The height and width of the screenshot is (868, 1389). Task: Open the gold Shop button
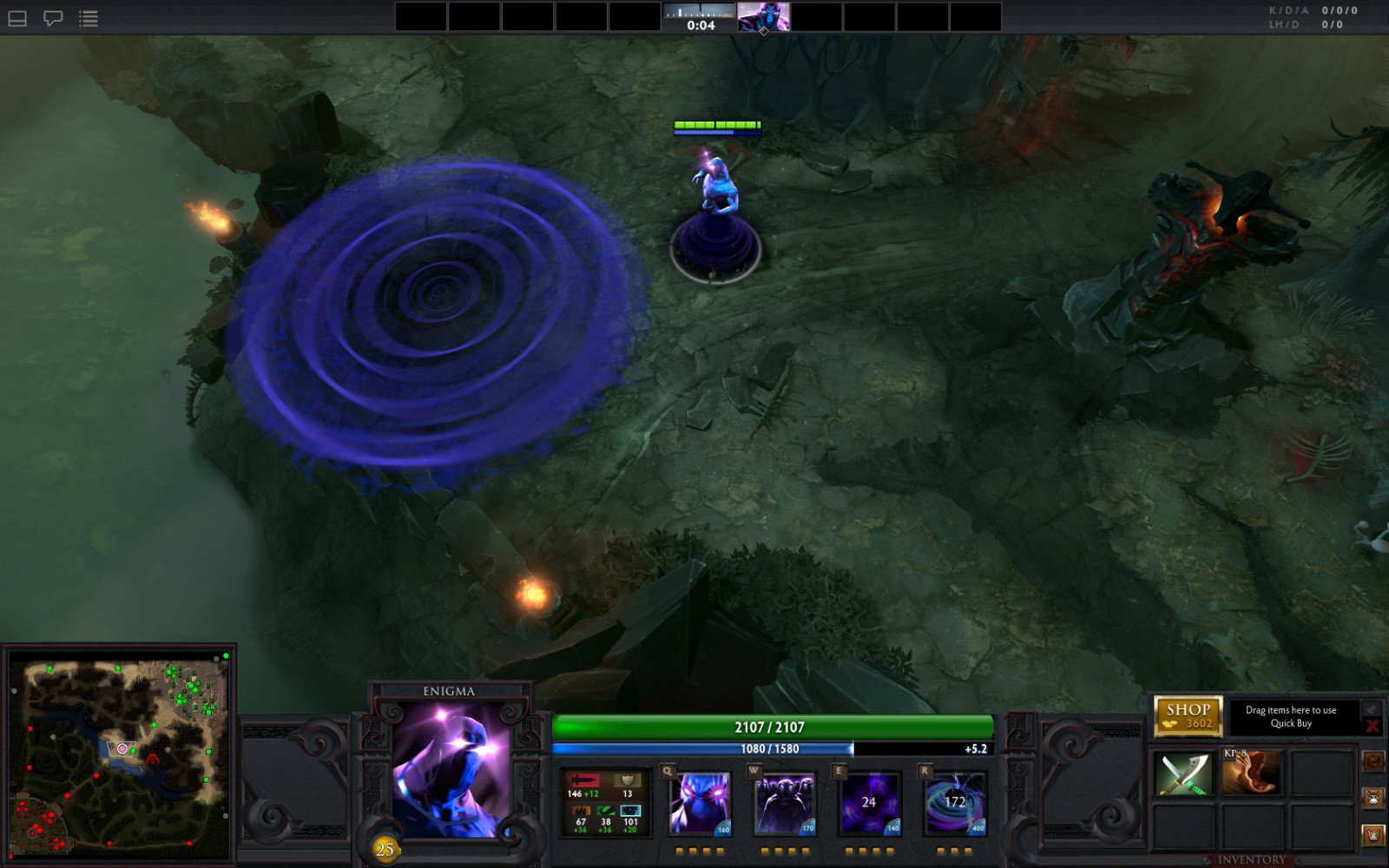pos(1188,716)
